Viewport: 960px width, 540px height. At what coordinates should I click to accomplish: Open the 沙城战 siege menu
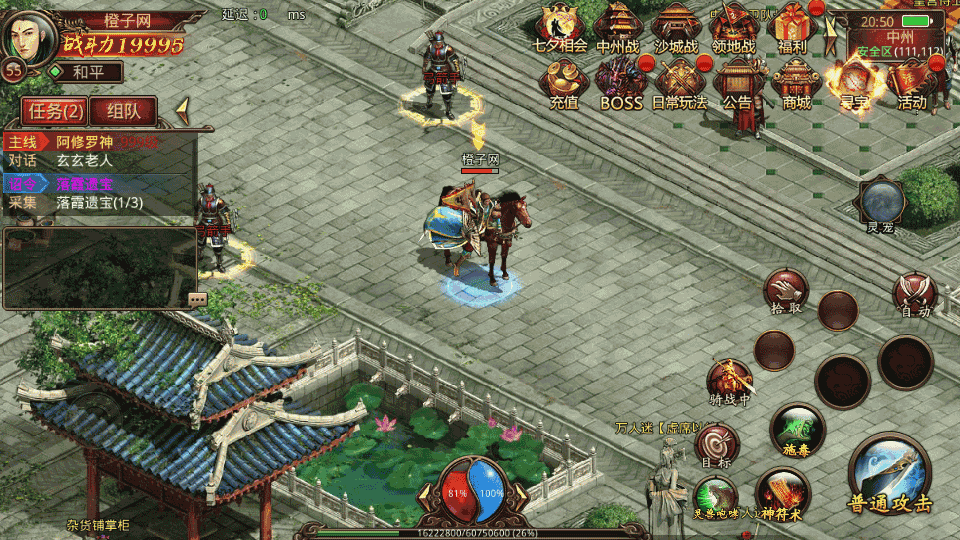coord(677,28)
